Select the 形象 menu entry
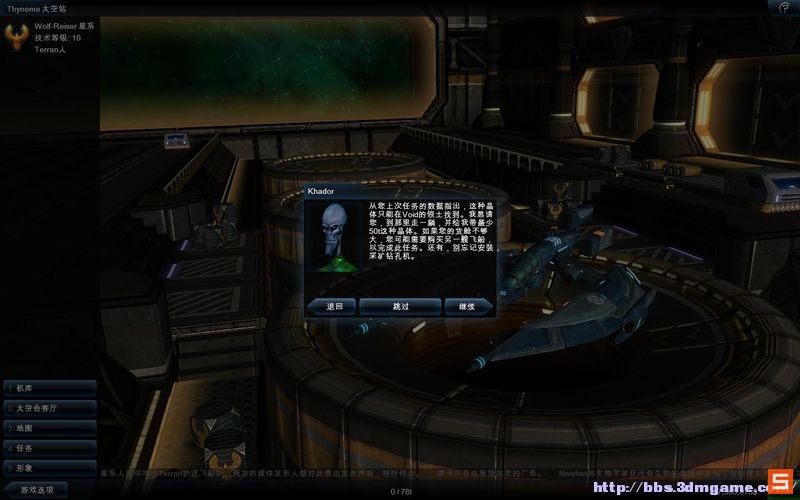The height and width of the screenshot is (500, 800). click(x=49, y=467)
